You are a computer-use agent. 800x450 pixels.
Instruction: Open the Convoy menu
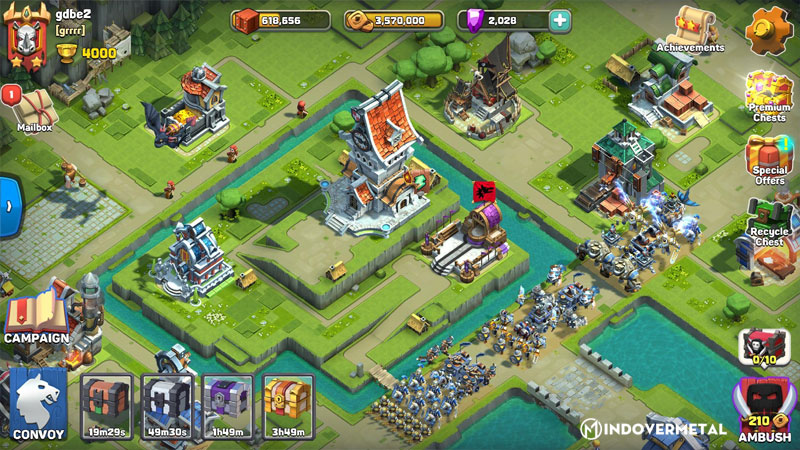[39, 405]
